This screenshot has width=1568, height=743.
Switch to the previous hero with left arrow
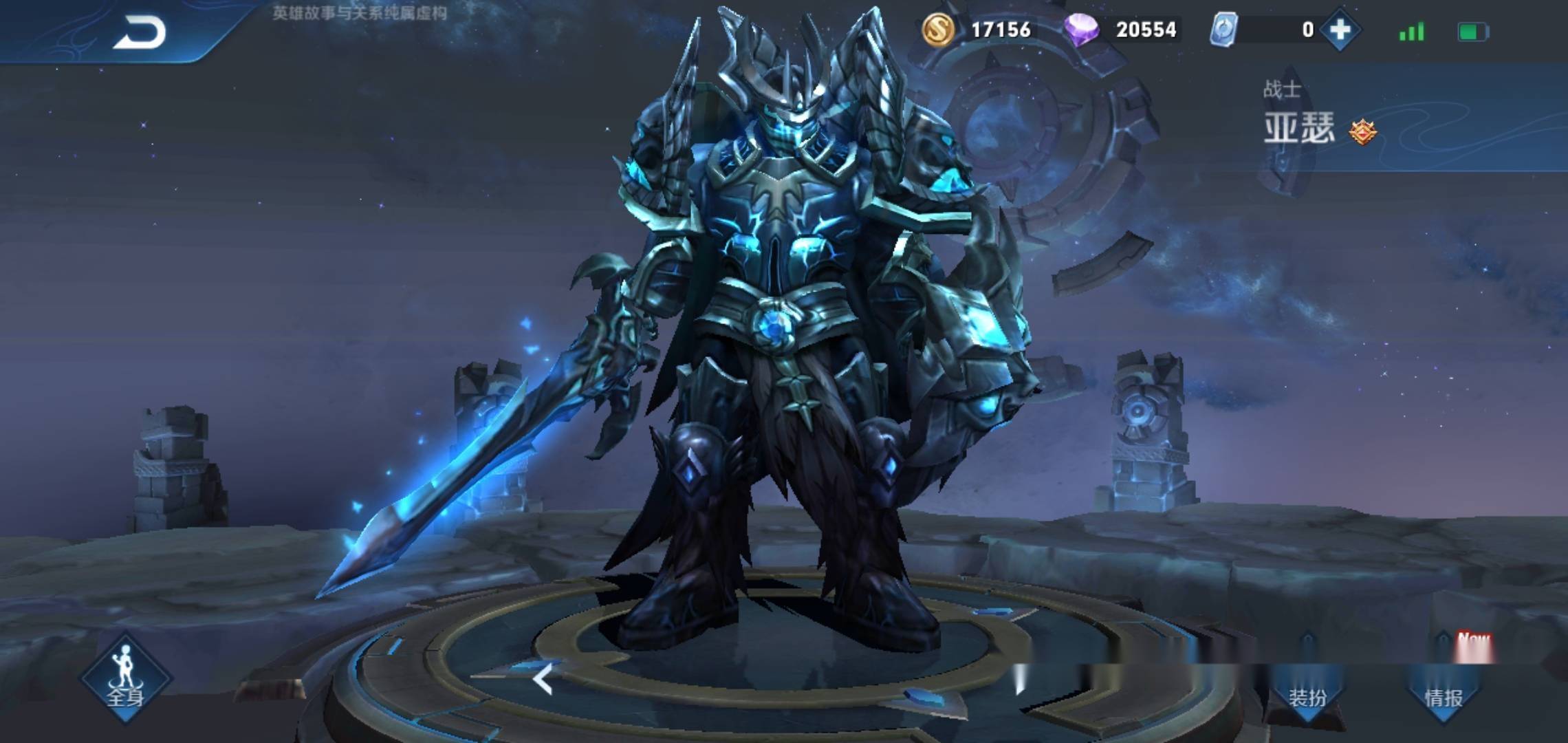543,680
